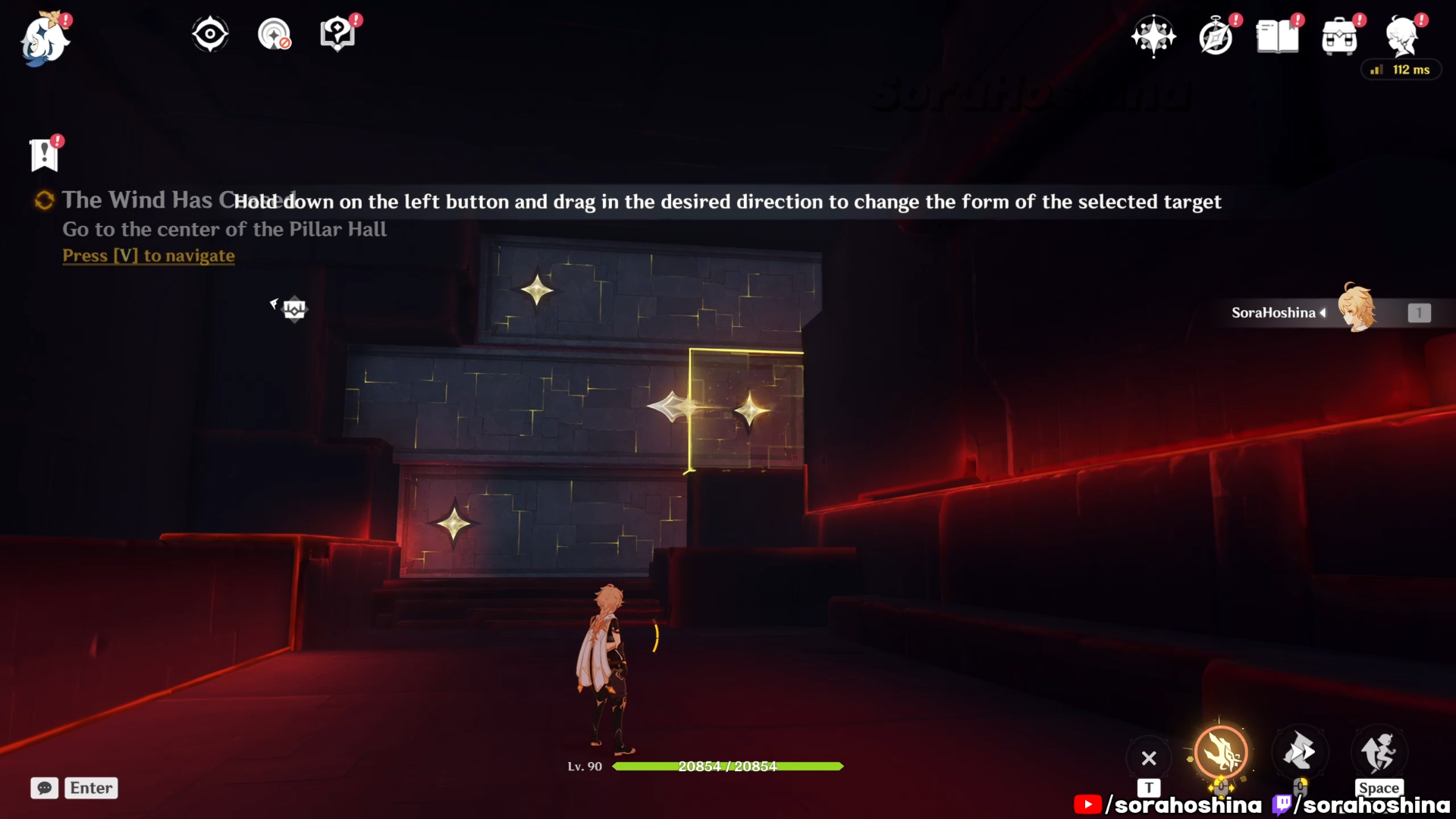The width and height of the screenshot is (1456, 819).
Task: Open the quest banner icon with exclamation
Action: click(x=44, y=155)
